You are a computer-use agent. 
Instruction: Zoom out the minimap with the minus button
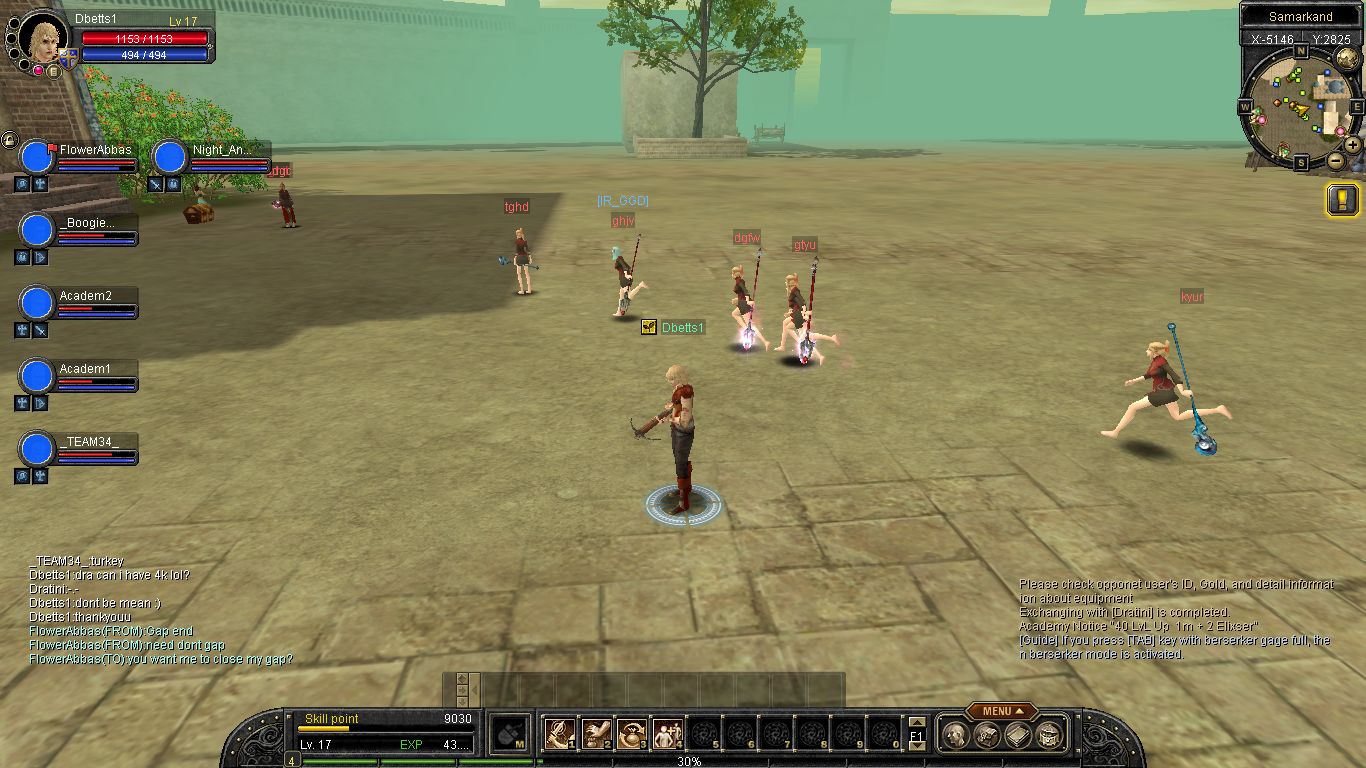(1335, 160)
